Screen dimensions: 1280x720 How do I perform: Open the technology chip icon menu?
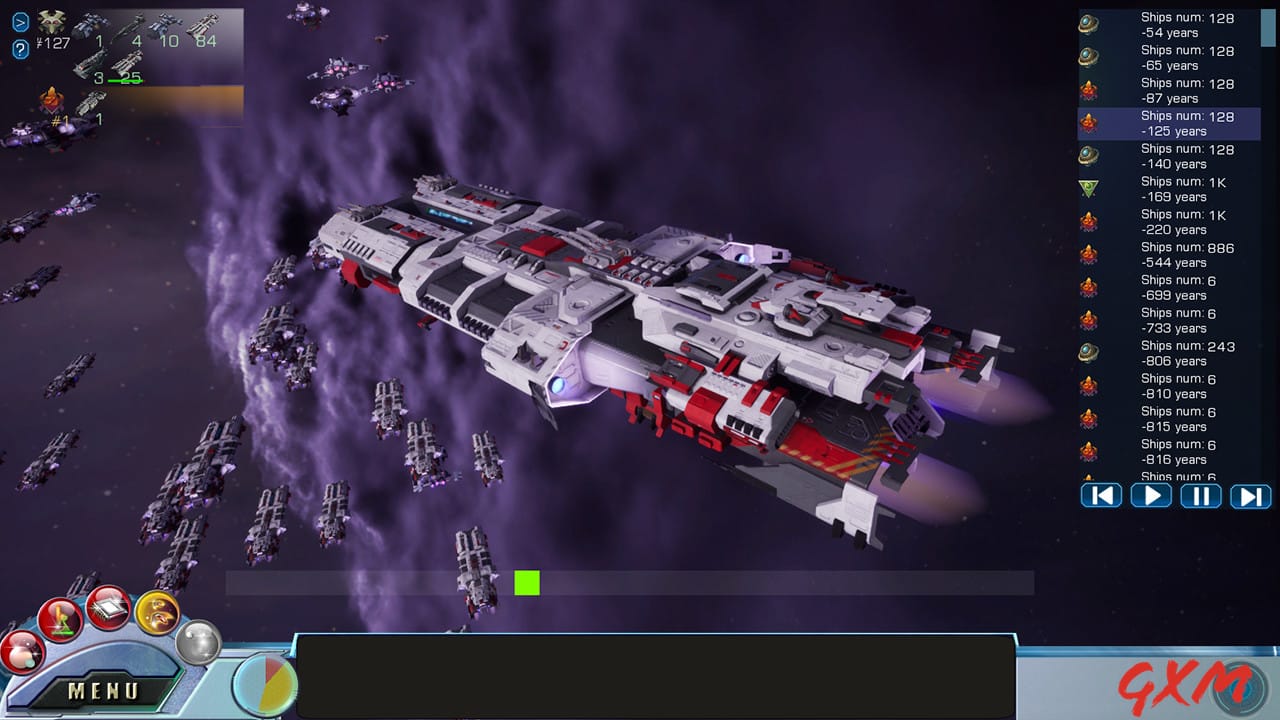tap(108, 608)
